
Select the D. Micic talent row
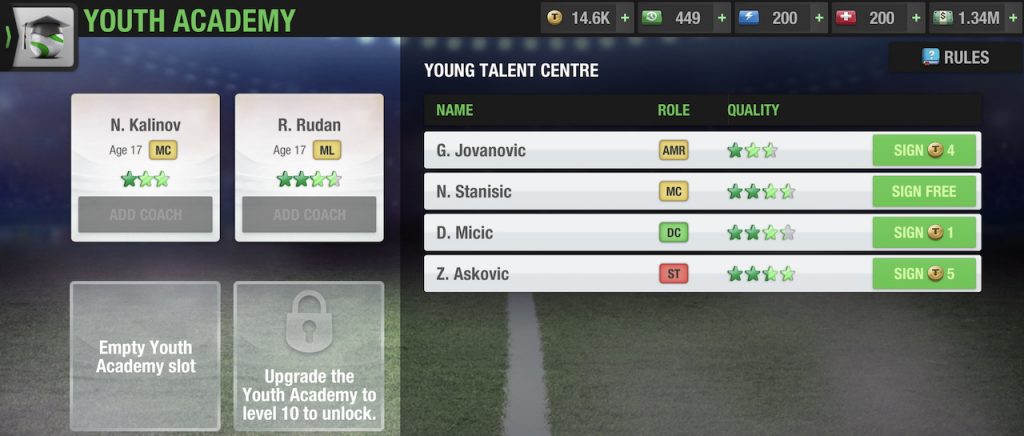(540, 232)
